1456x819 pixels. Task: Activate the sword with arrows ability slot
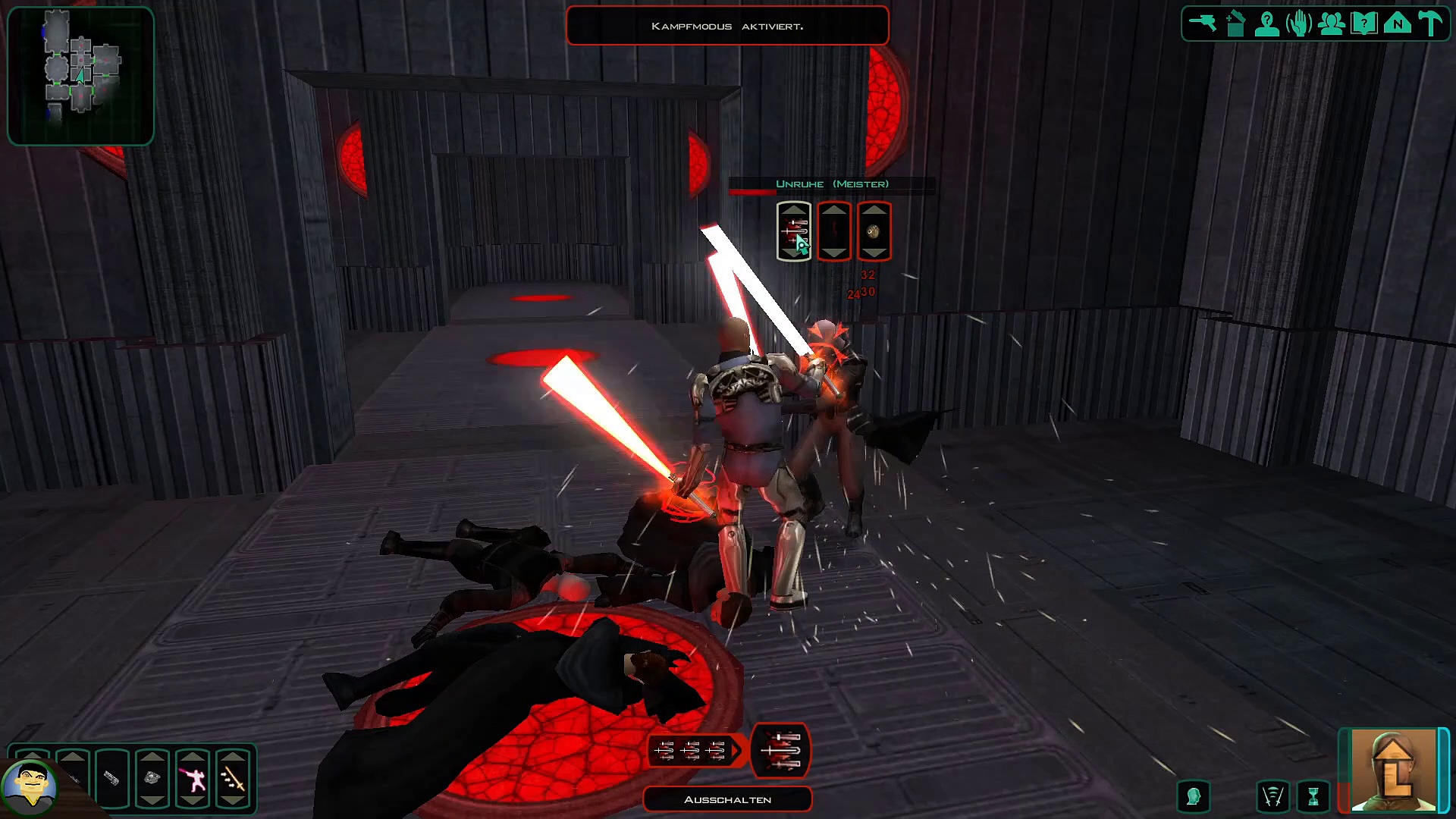point(233,778)
